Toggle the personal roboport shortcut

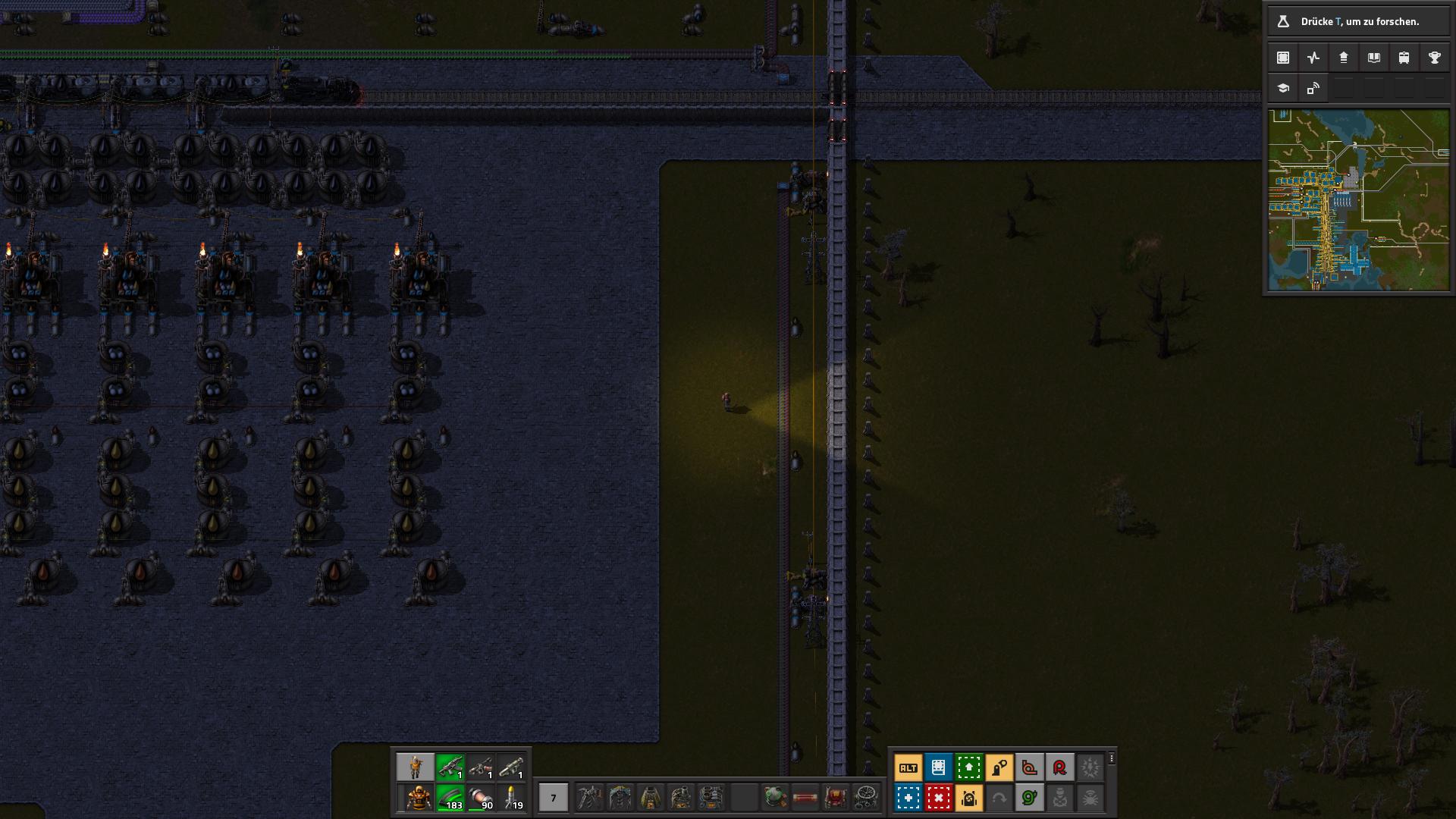[x=969, y=798]
